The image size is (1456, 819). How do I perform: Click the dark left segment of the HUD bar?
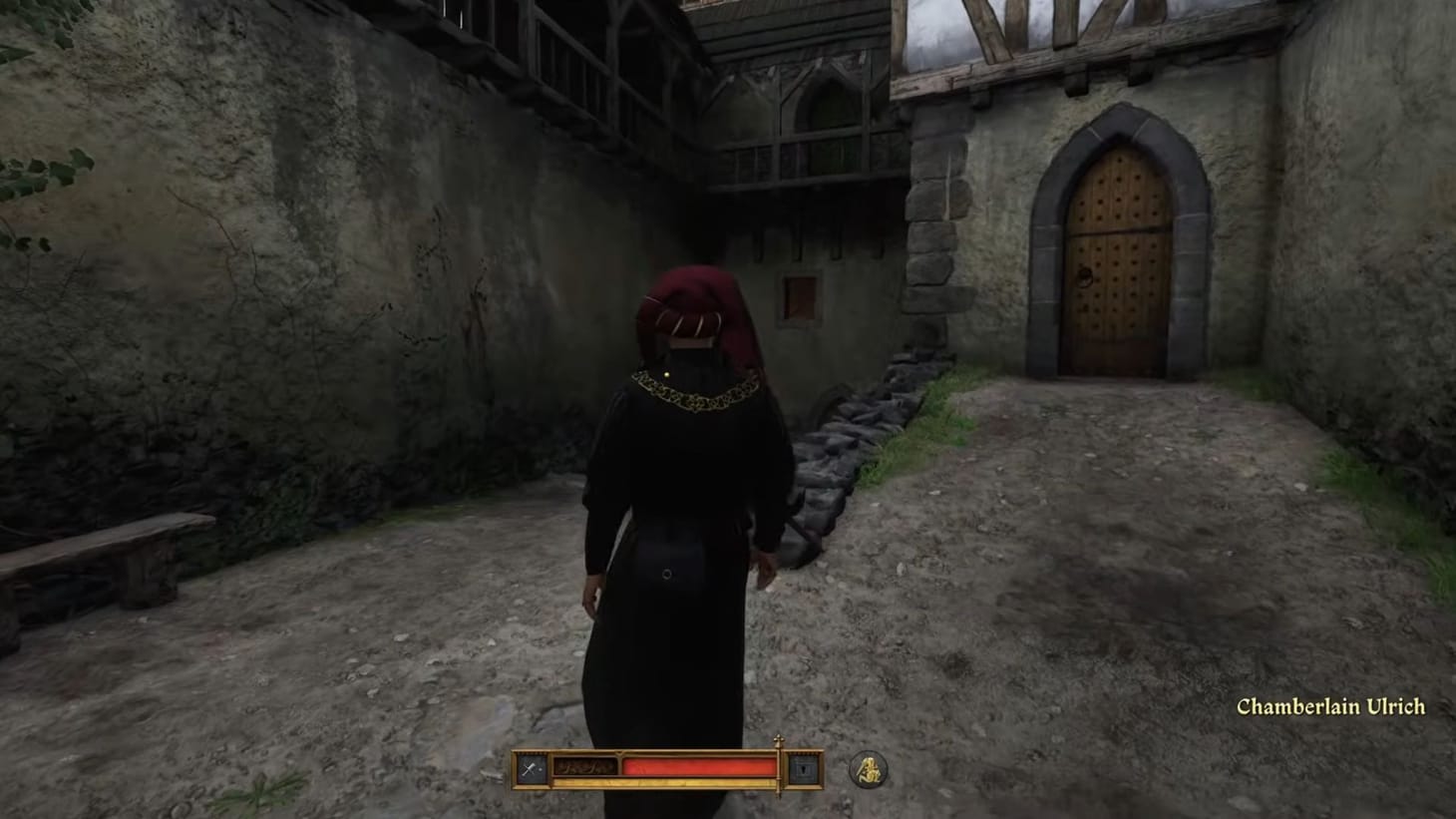click(x=583, y=766)
